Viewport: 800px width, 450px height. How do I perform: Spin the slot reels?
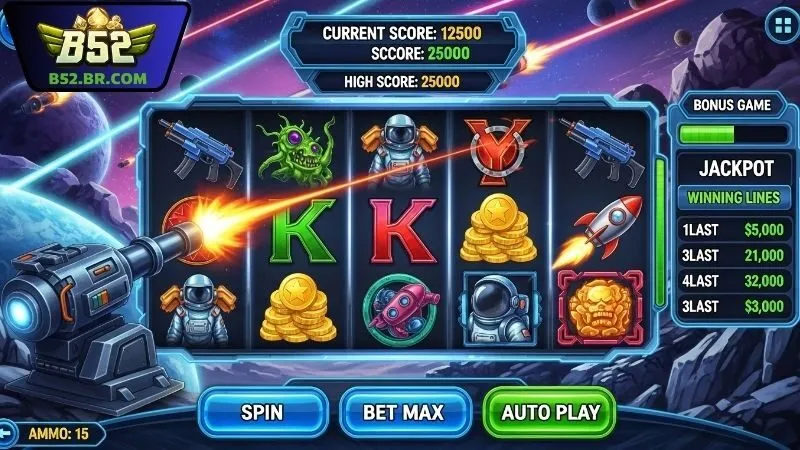(262, 412)
